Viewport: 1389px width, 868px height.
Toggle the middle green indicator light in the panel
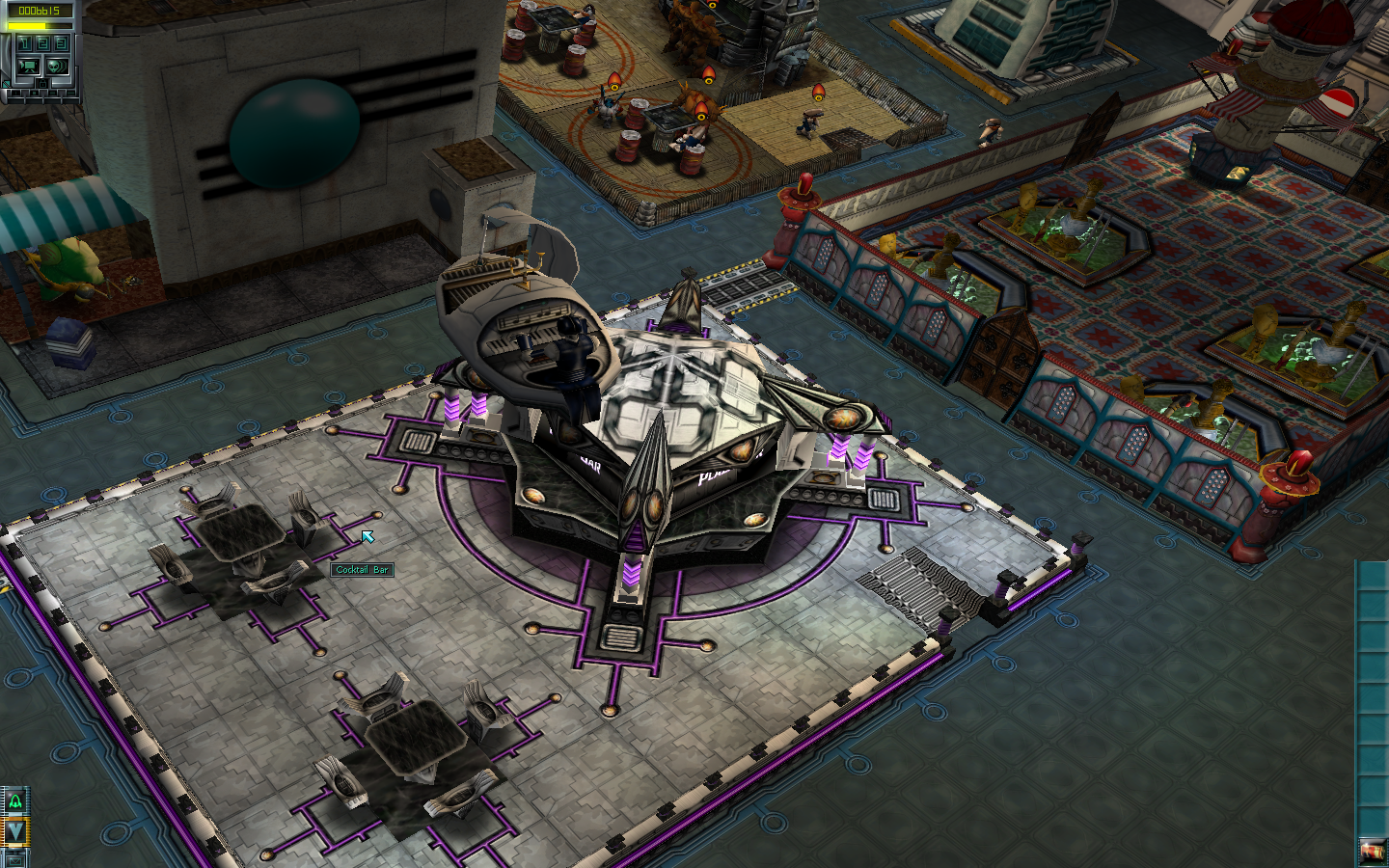pyautogui.click(x=34, y=93)
